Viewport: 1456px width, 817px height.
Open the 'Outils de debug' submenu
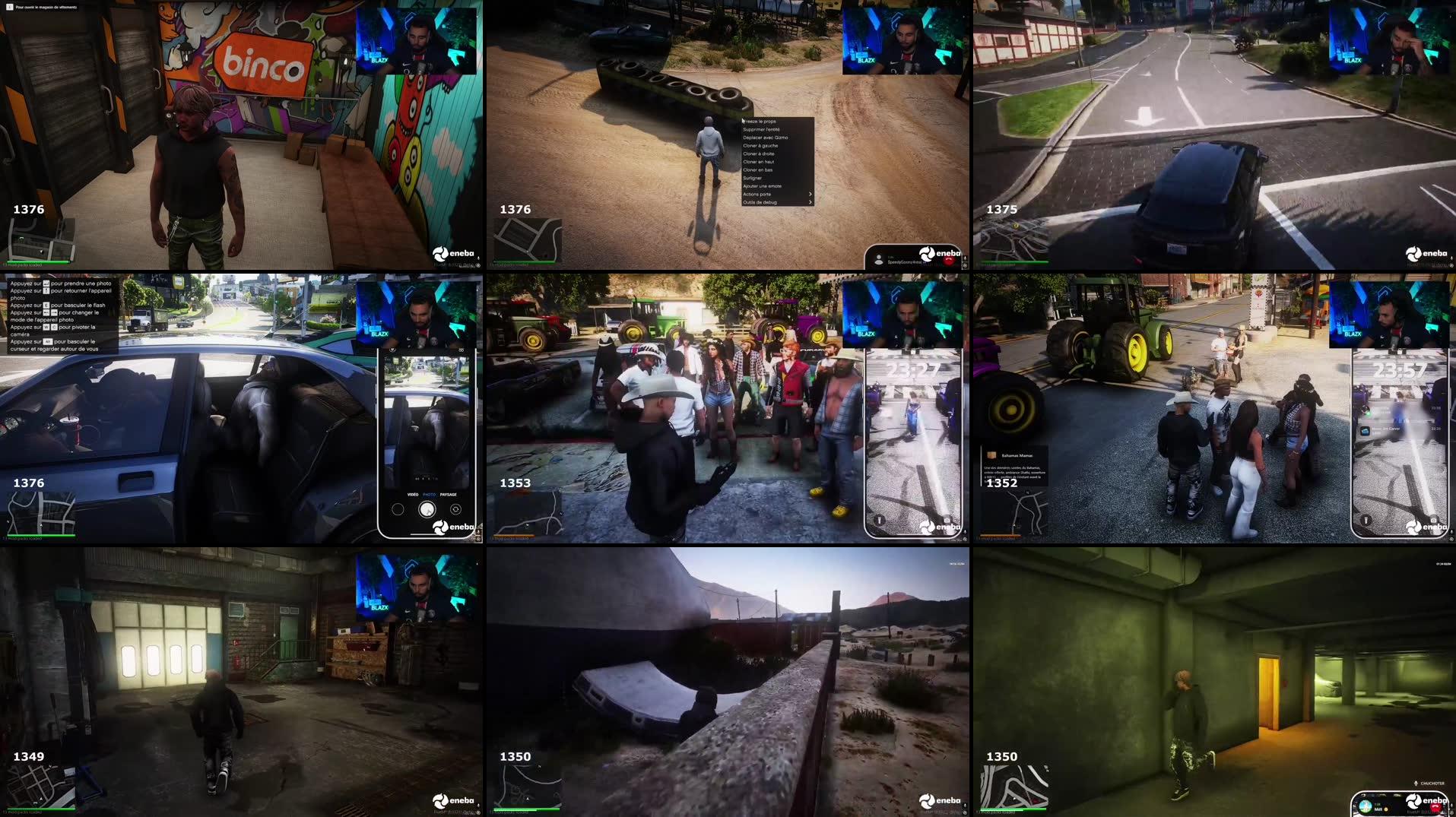point(760,202)
